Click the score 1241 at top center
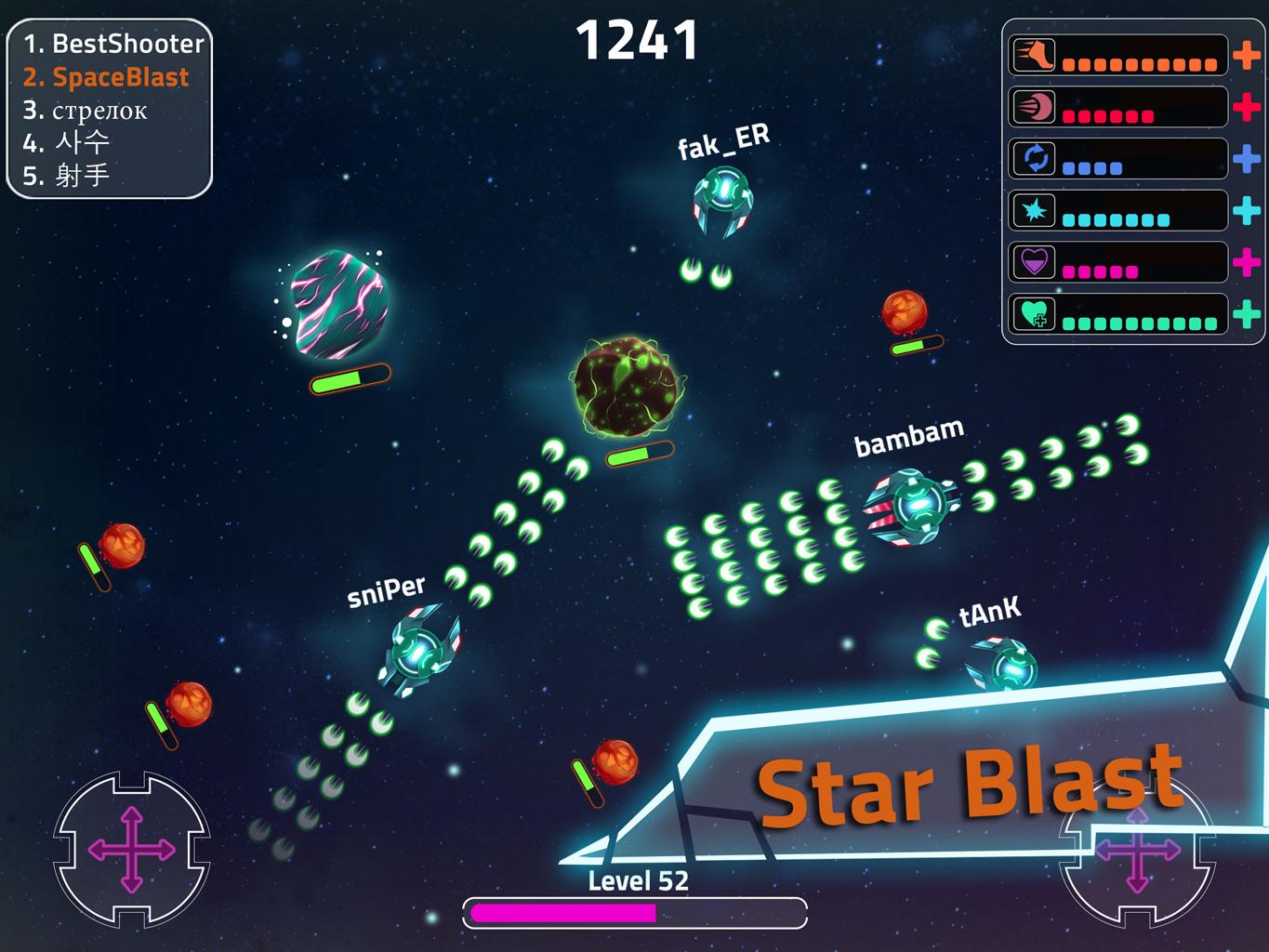The image size is (1269, 952). [638, 38]
